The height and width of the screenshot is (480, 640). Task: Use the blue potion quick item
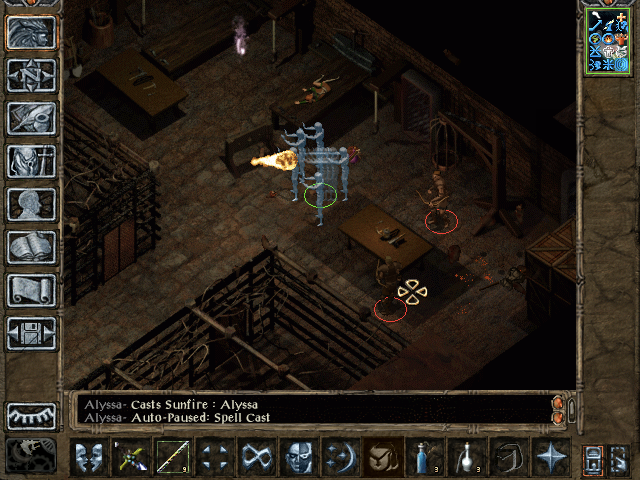coord(424,457)
